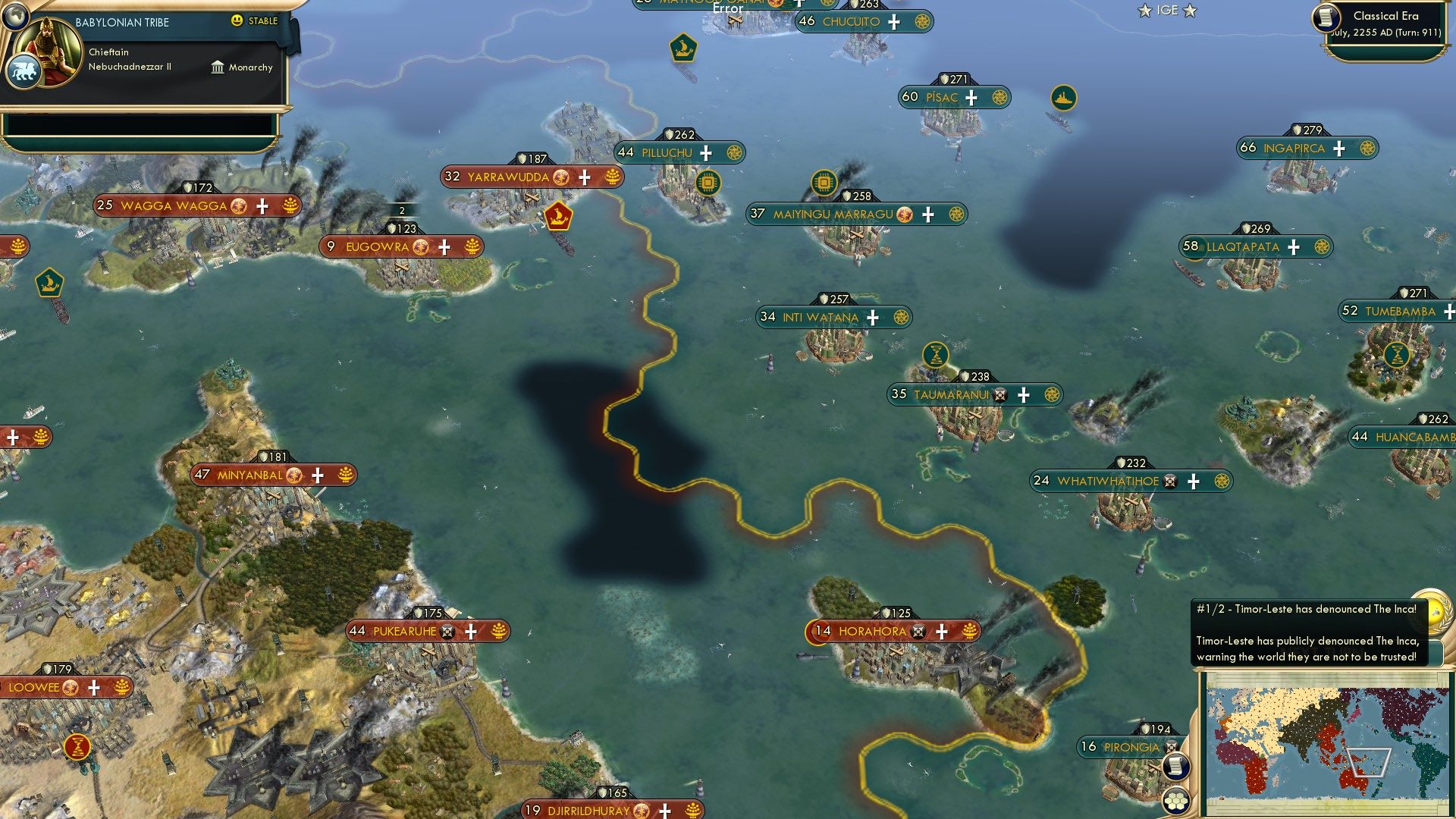
Task: Expand the Minyanbal city banner
Action: [x=250, y=474]
